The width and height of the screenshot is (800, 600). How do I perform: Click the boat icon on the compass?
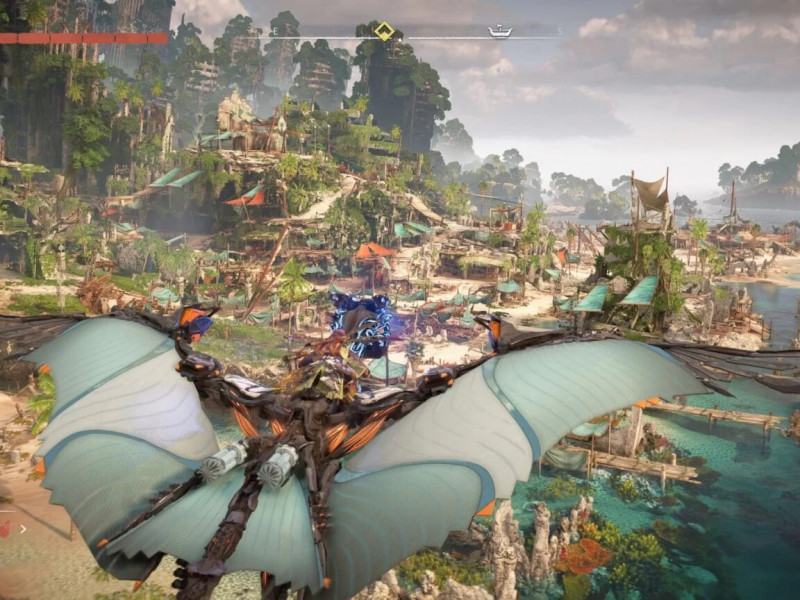499,32
